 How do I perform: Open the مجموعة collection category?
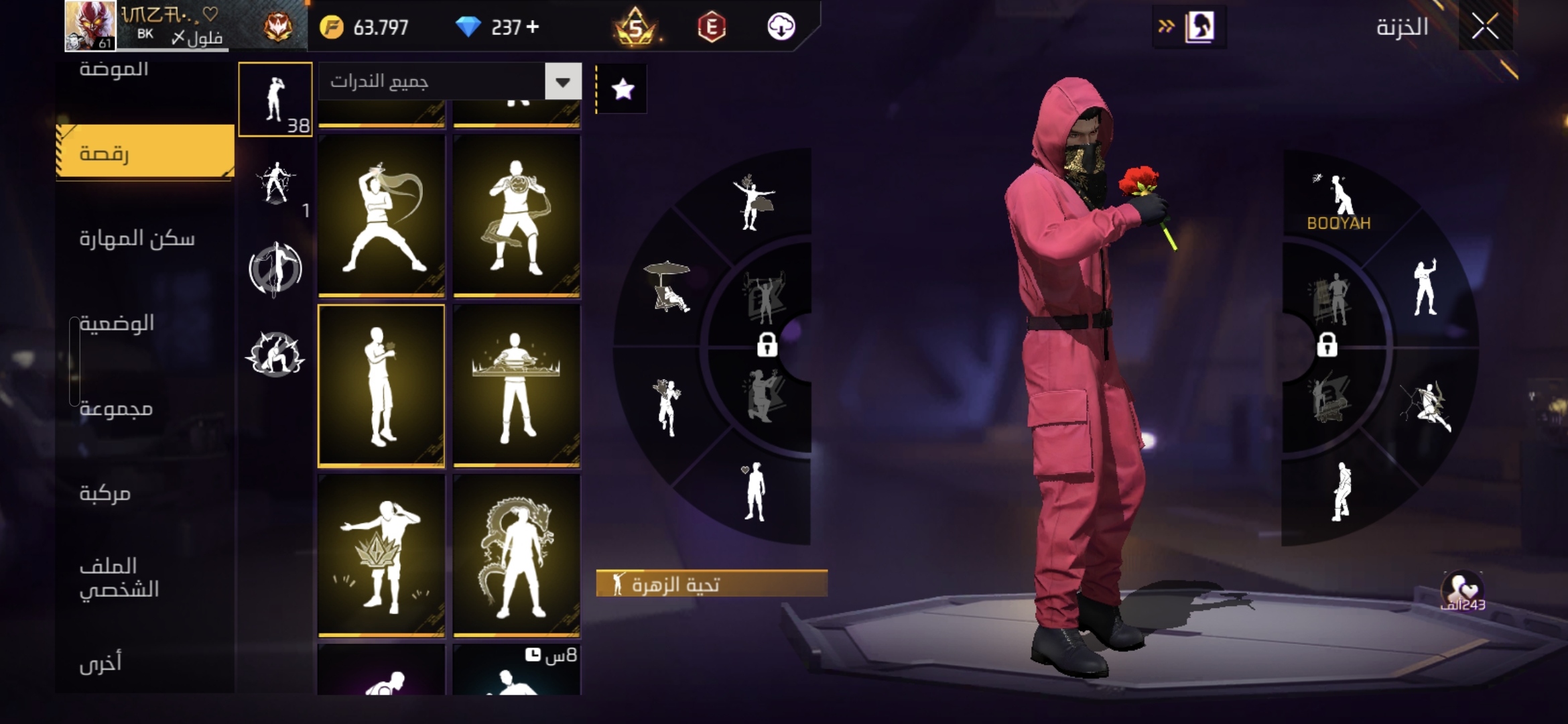116,408
